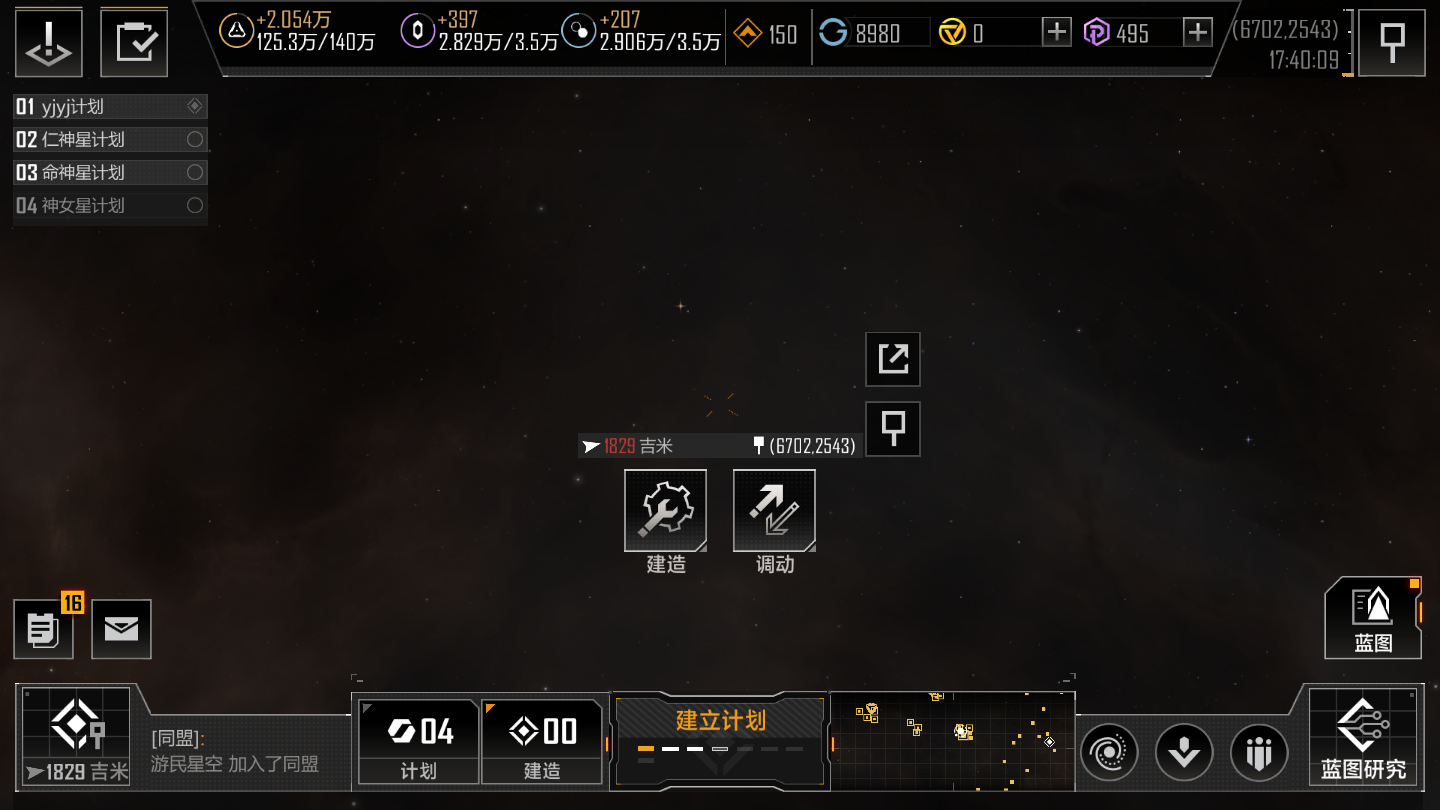
Task: Open the pin flag panel at top right corner
Action: (1391, 41)
